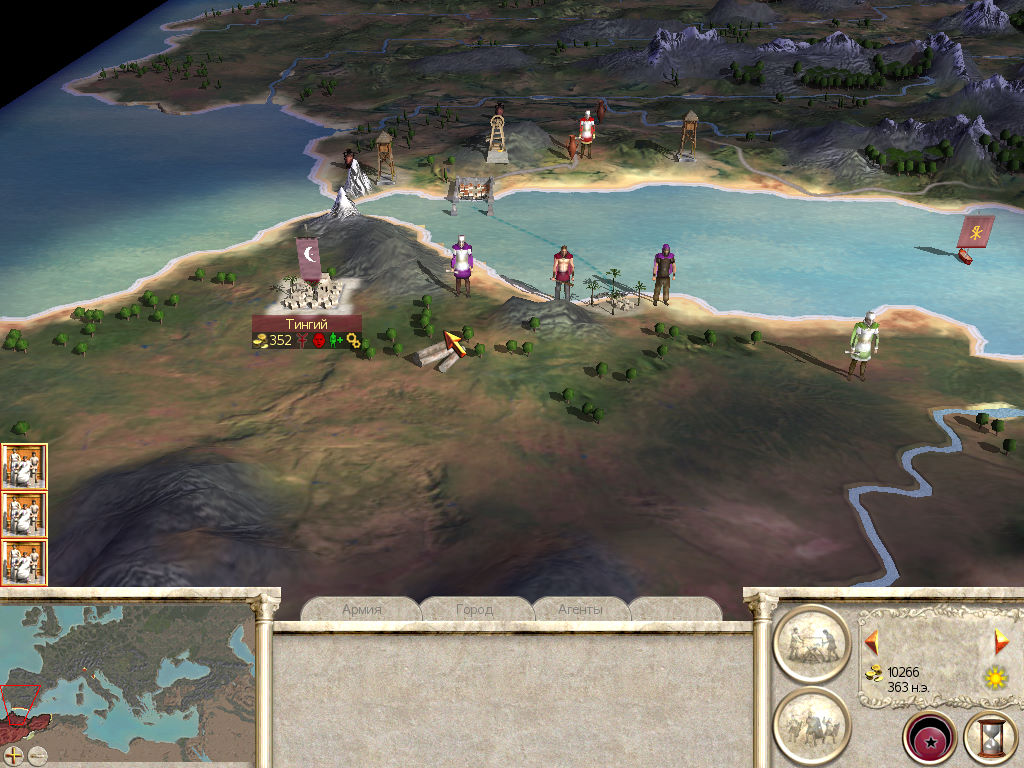Open the Город tab
The image size is (1024, 768).
click(x=474, y=609)
